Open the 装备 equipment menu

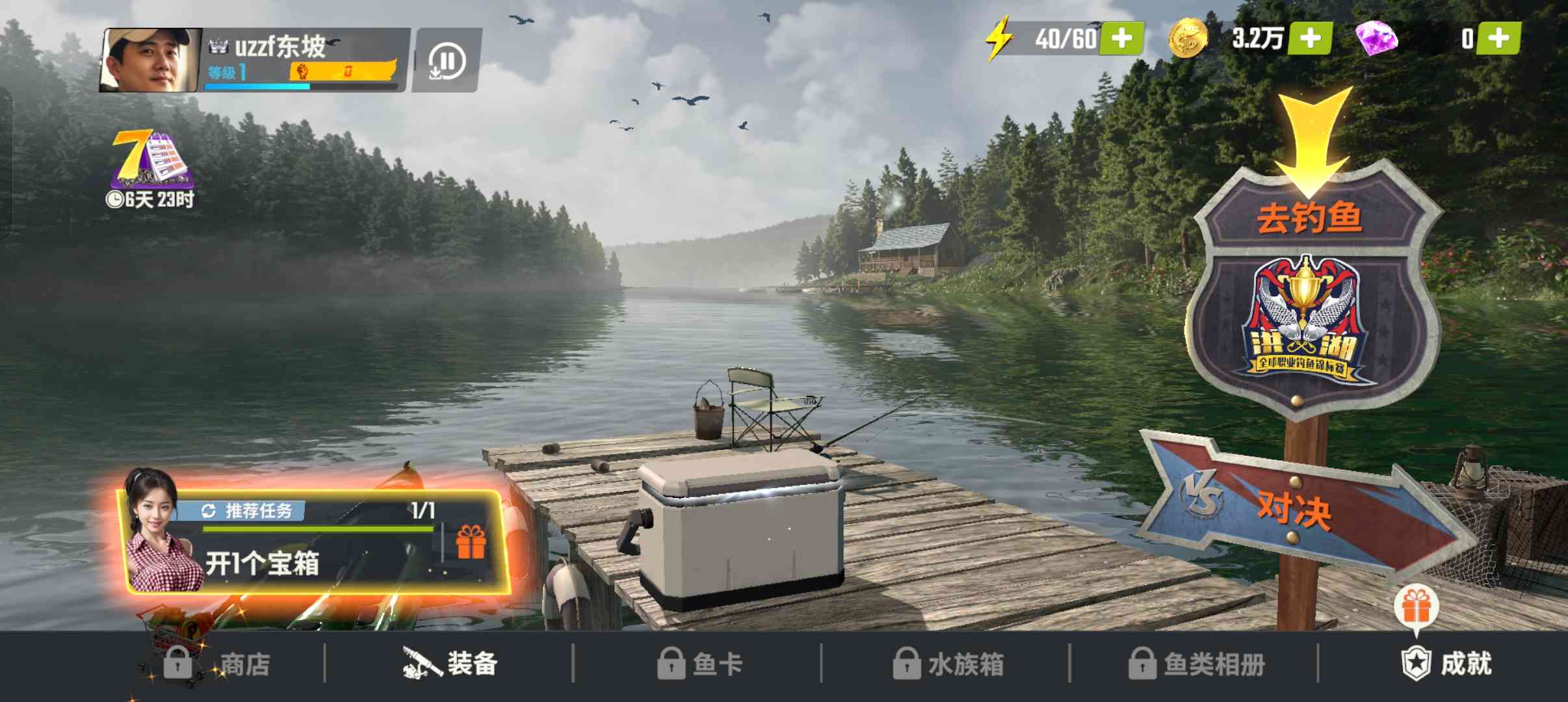pyautogui.click(x=450, y=664)
